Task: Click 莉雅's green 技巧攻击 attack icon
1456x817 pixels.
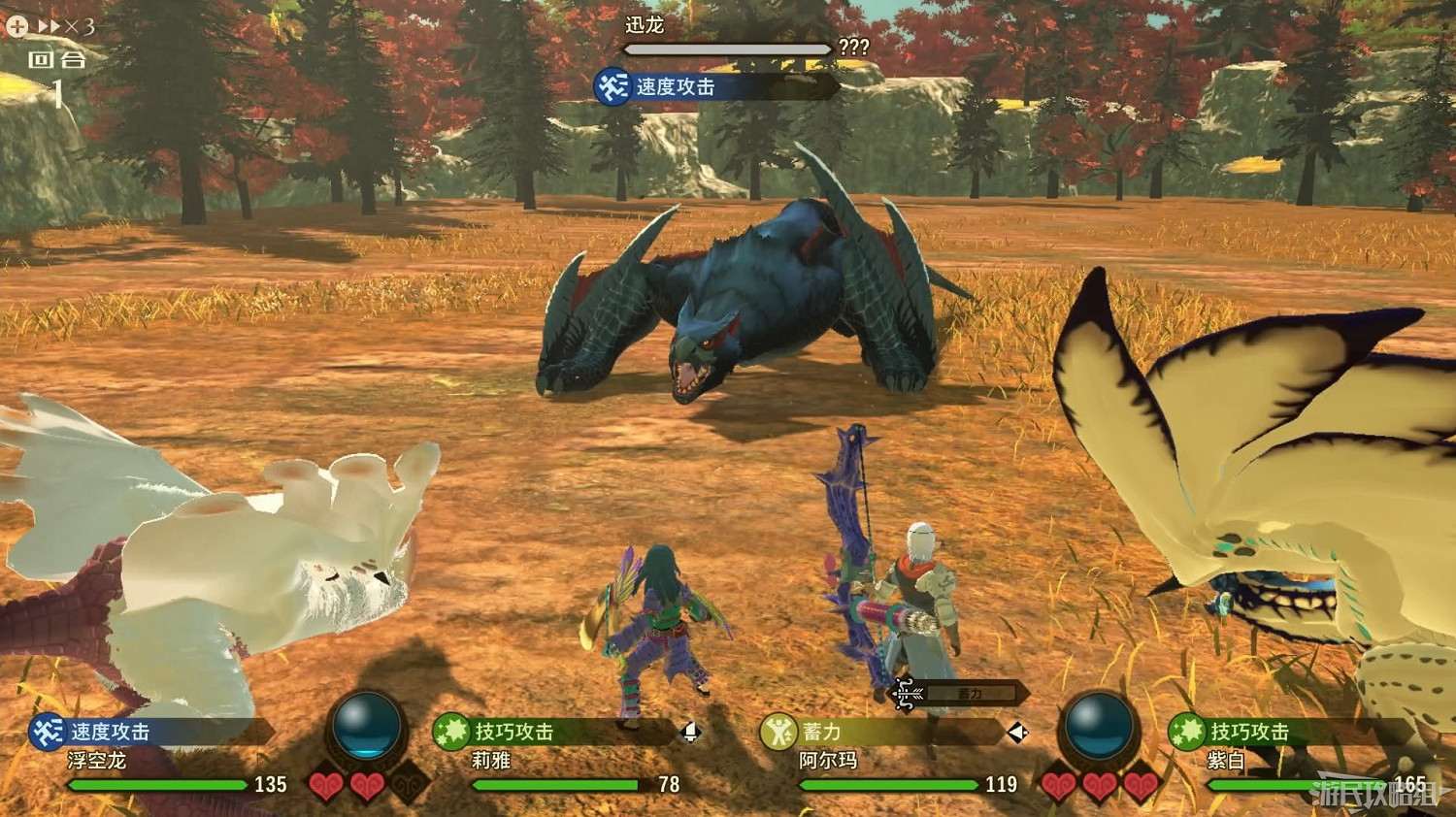Action: (452, 729)
